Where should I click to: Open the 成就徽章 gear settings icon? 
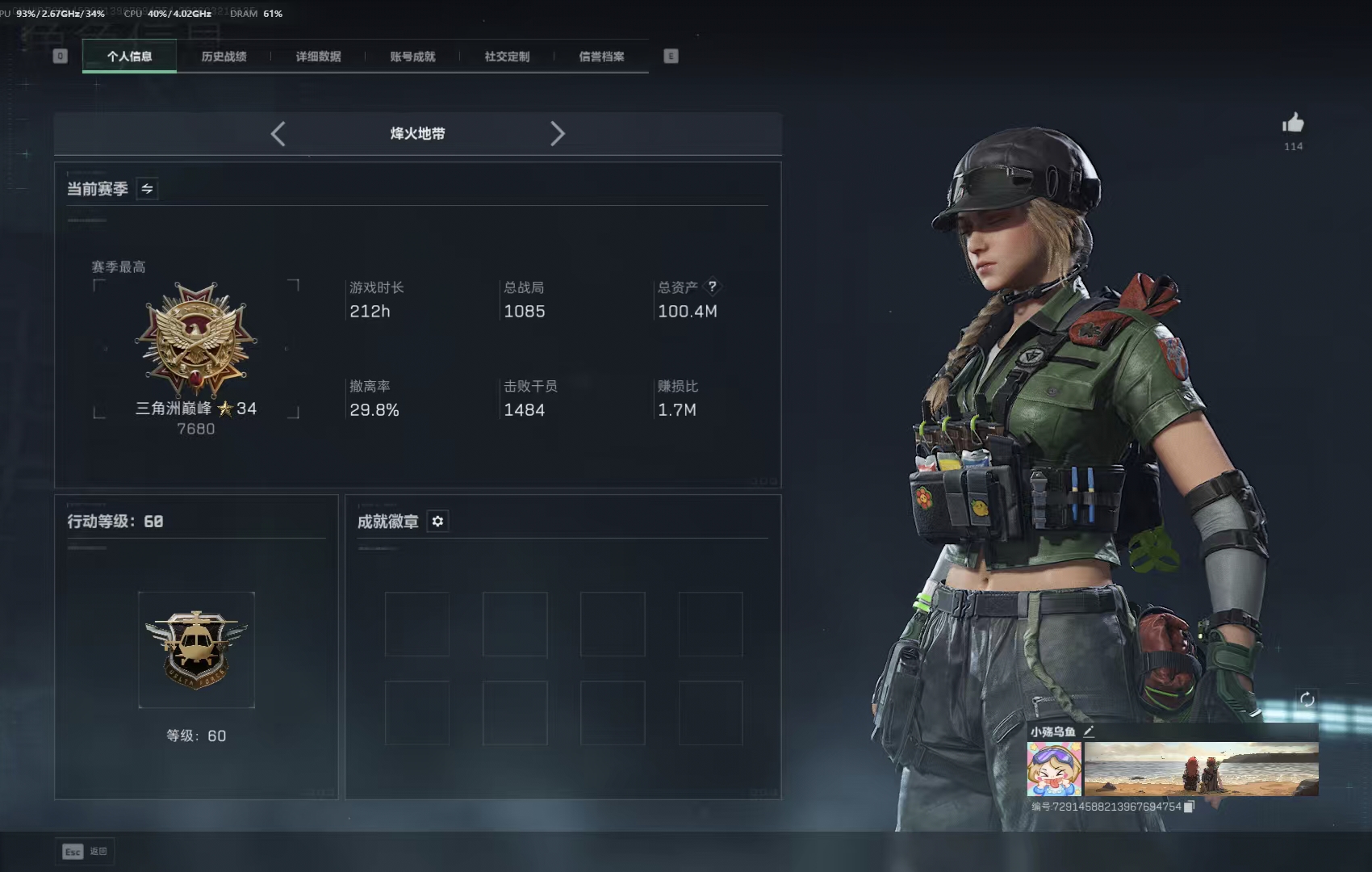[x=437, y=522]
